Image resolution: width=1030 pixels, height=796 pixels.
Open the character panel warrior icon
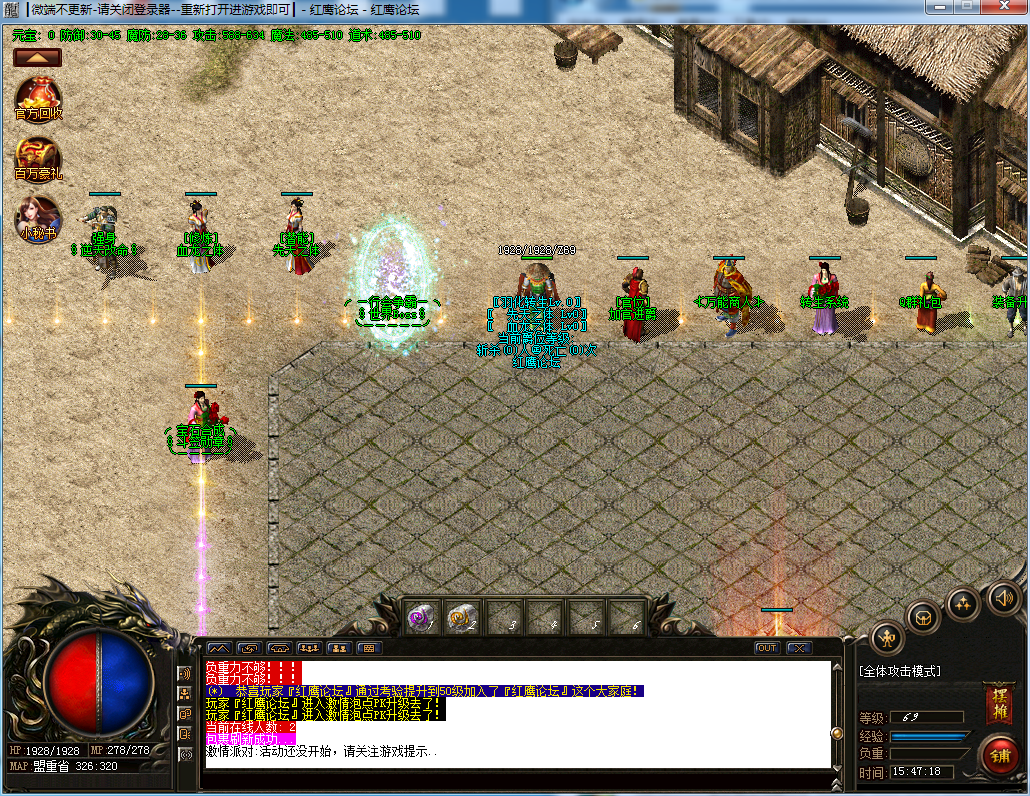[x=887, y=637]
